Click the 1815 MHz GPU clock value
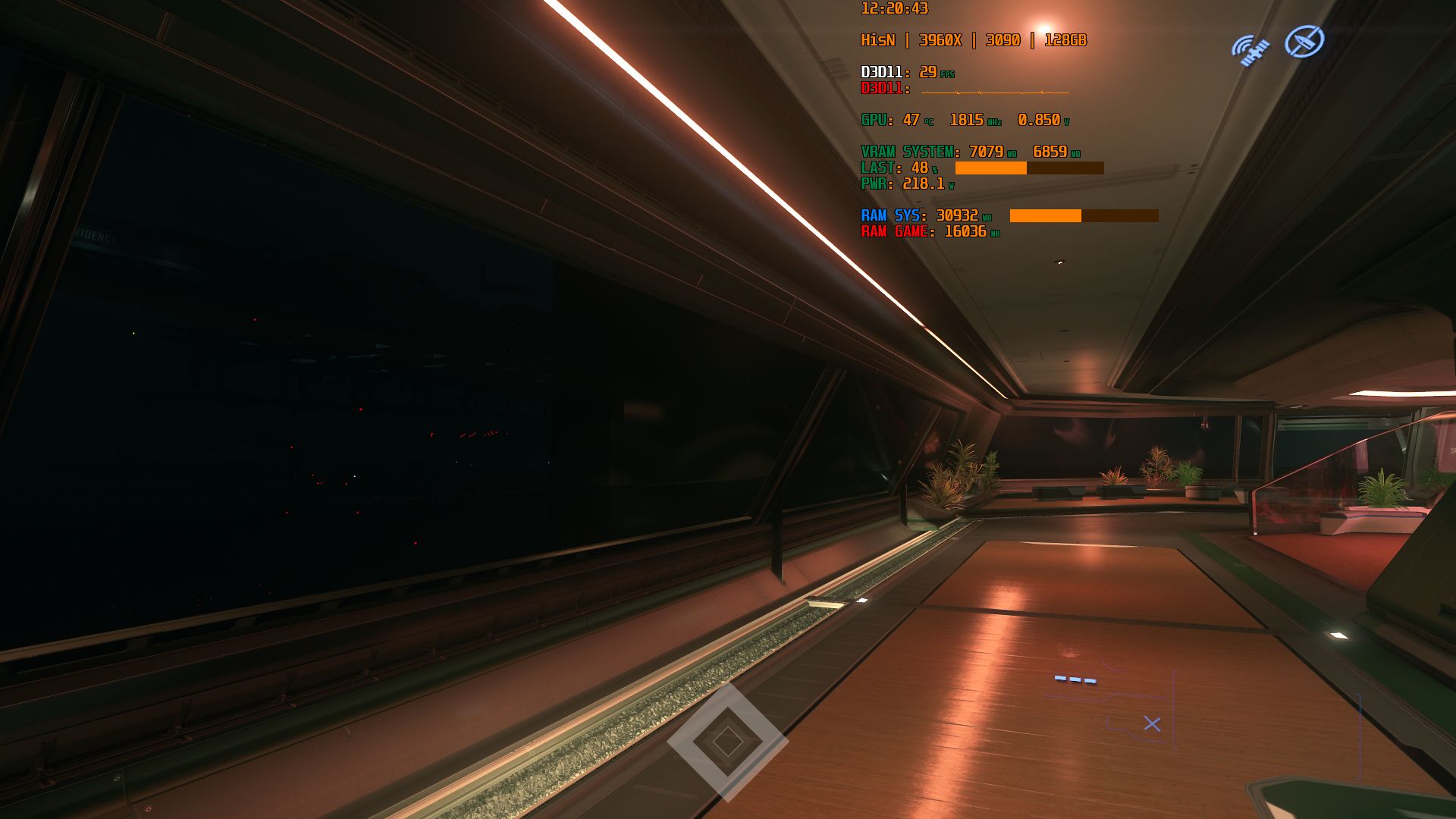Viewport: 1456px width, 819px height. tap(967, 119)
